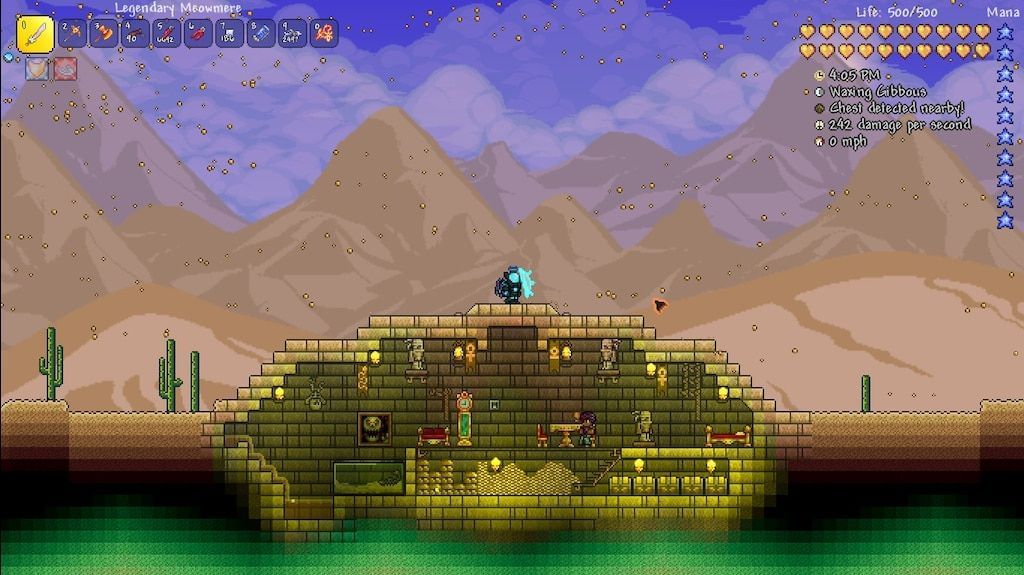Viewport: 1024px width, 575px height.
Task: Click the red buff icon under the hotbar
Action: [64, 69]
